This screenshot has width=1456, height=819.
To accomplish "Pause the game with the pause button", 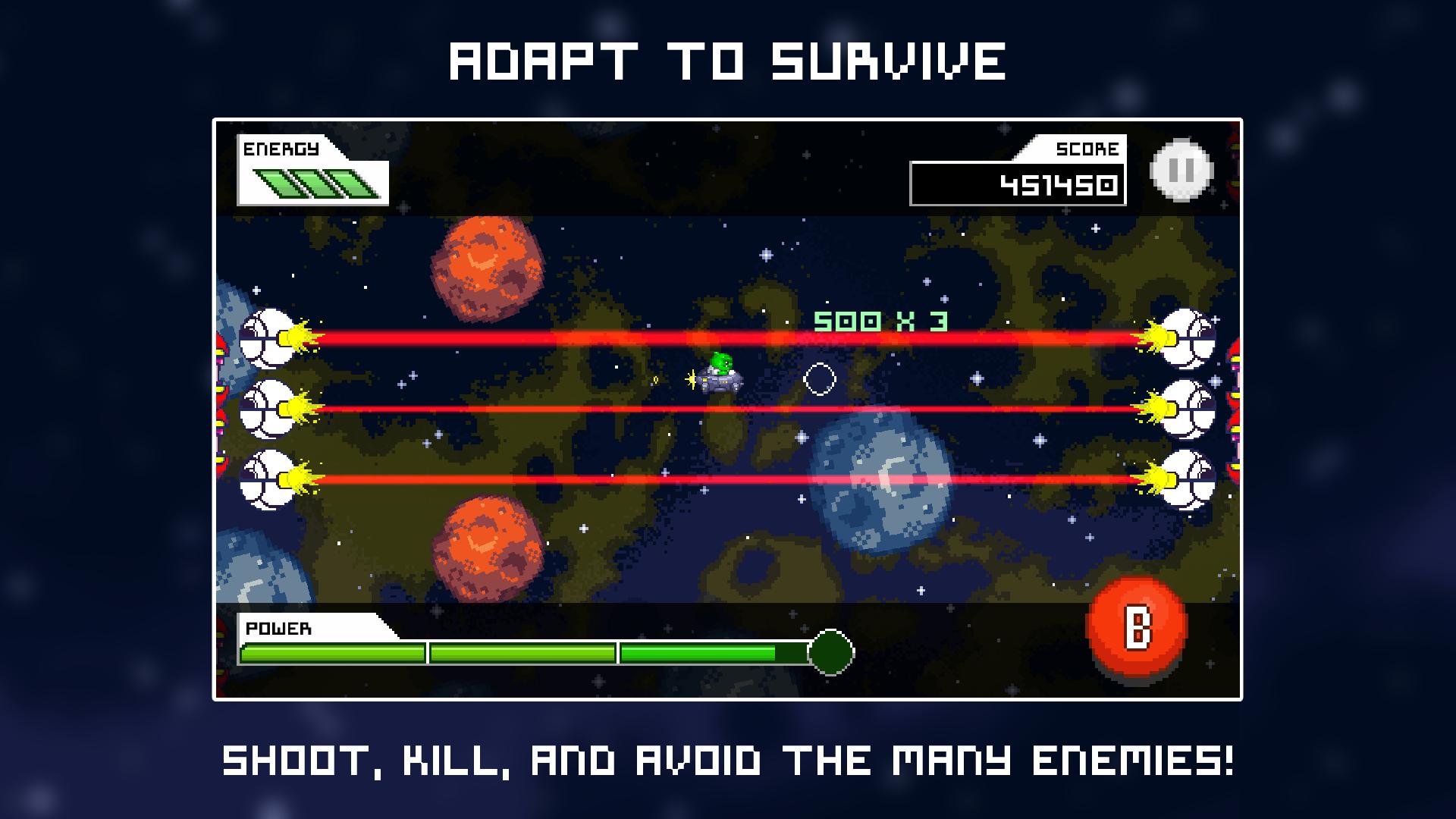I will click(1181, 171).
